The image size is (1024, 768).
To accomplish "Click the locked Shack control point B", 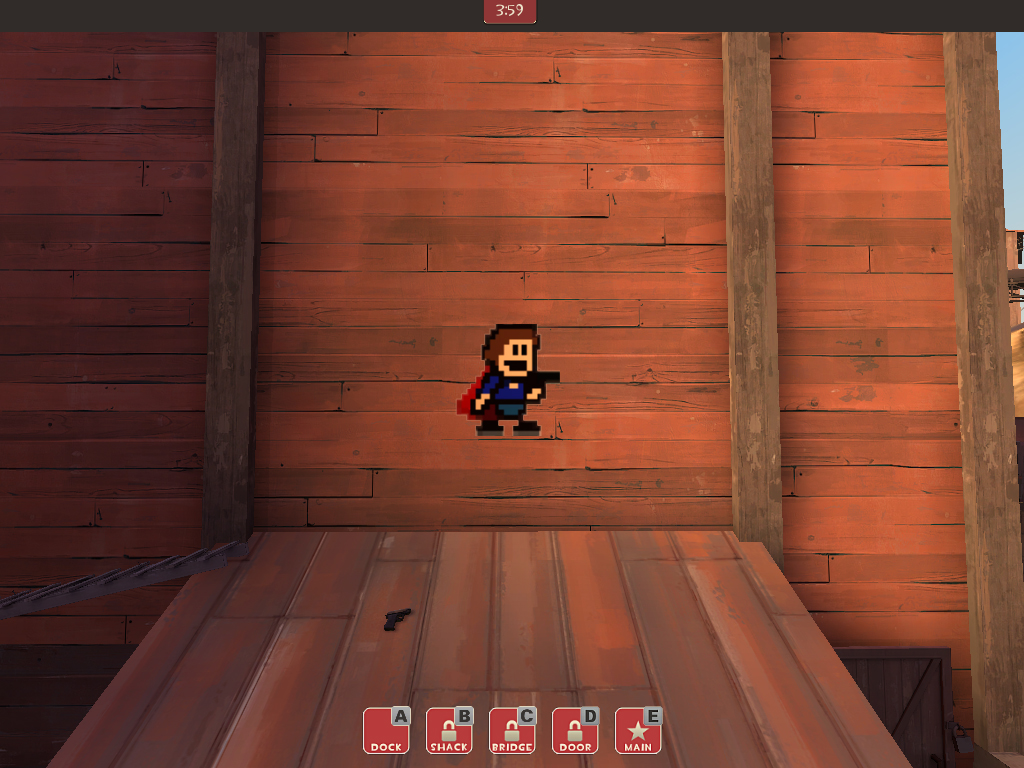I will 449,731.
